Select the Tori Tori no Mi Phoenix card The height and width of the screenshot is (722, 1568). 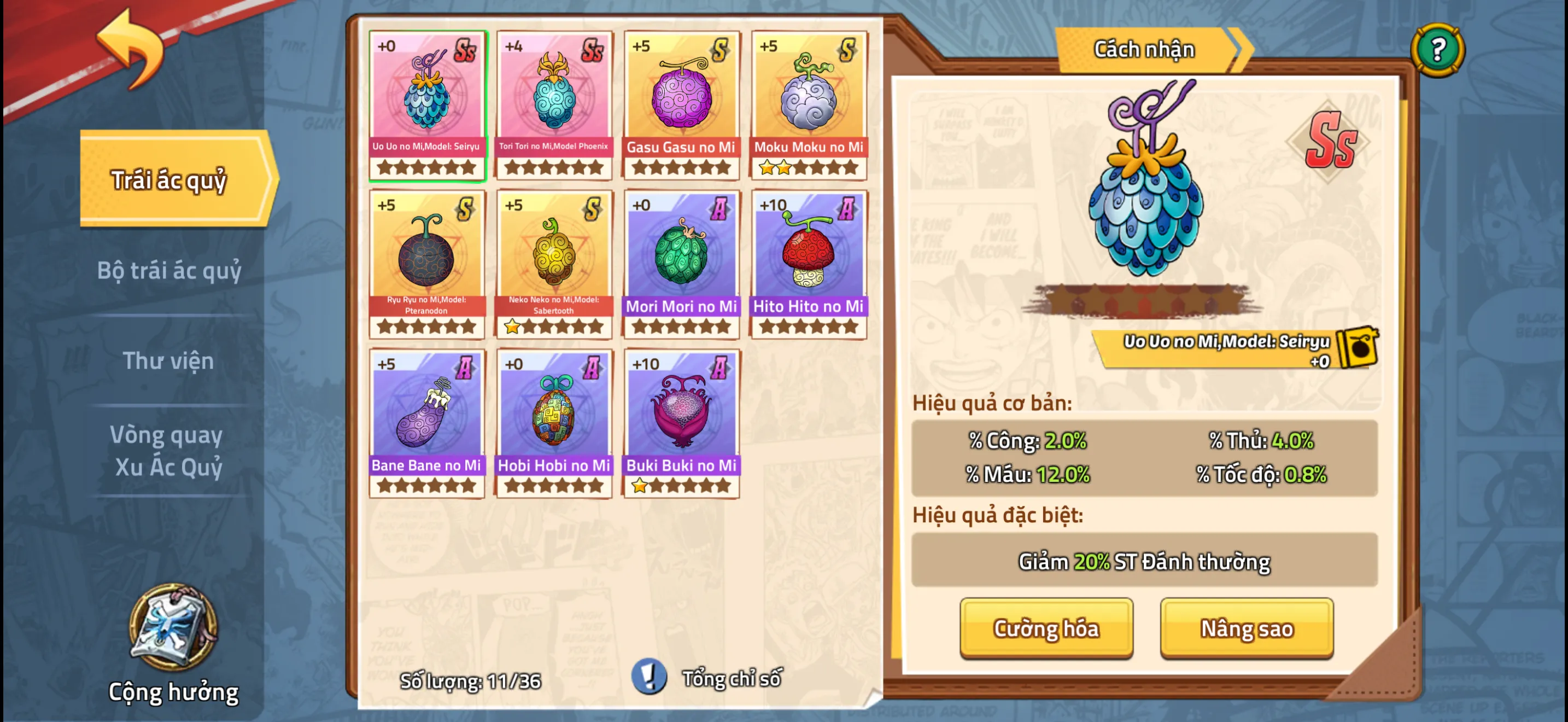point(554,104)
